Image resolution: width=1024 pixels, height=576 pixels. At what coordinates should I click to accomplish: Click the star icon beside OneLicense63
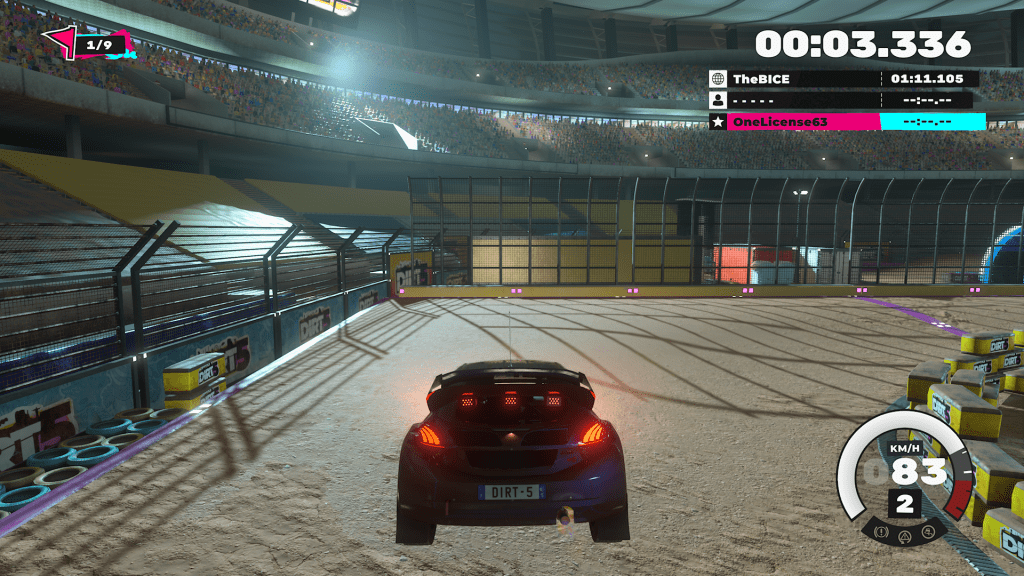point(717,121)
